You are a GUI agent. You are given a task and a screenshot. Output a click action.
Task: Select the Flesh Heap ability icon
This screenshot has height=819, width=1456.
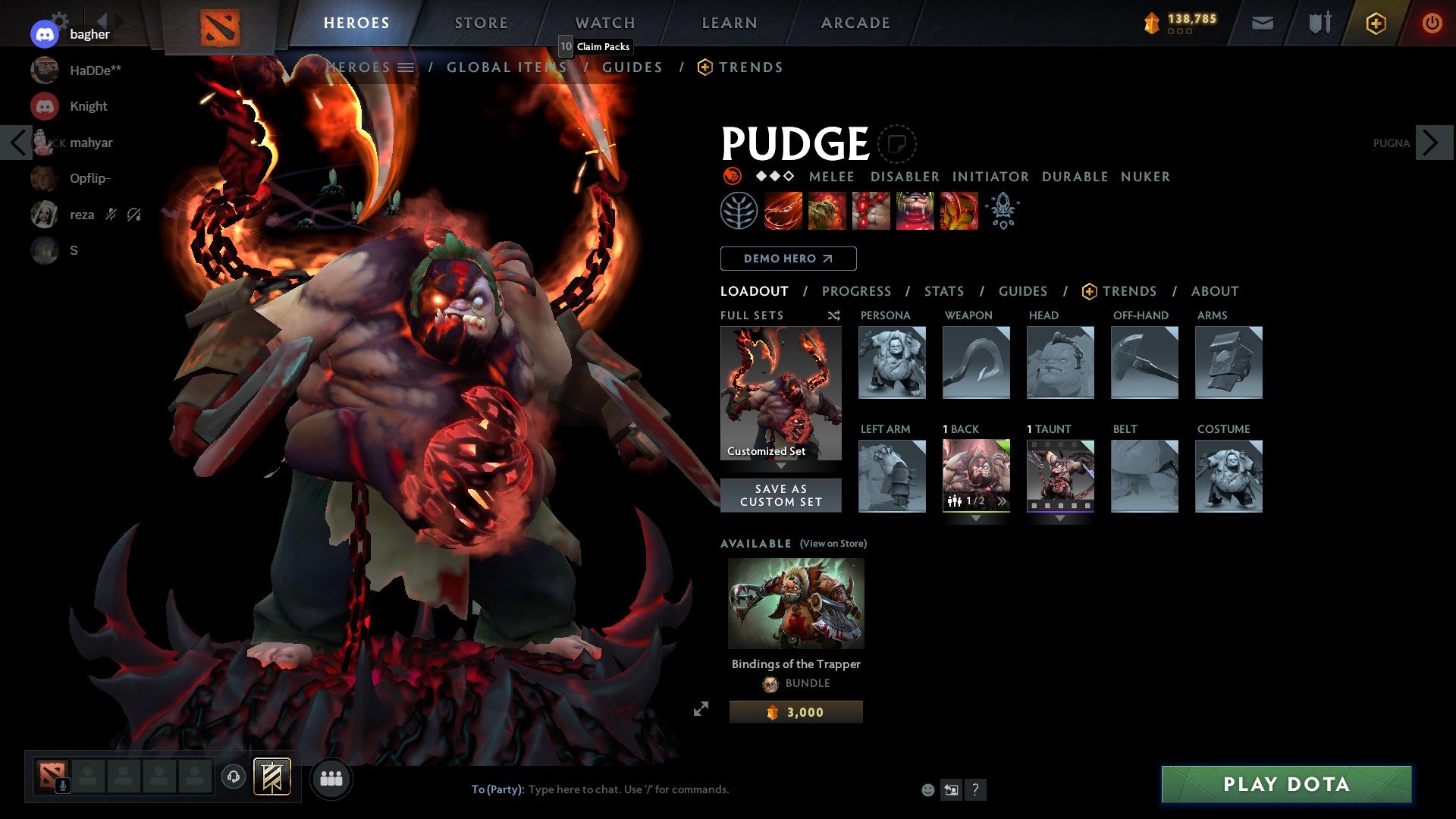coord(871,211)
